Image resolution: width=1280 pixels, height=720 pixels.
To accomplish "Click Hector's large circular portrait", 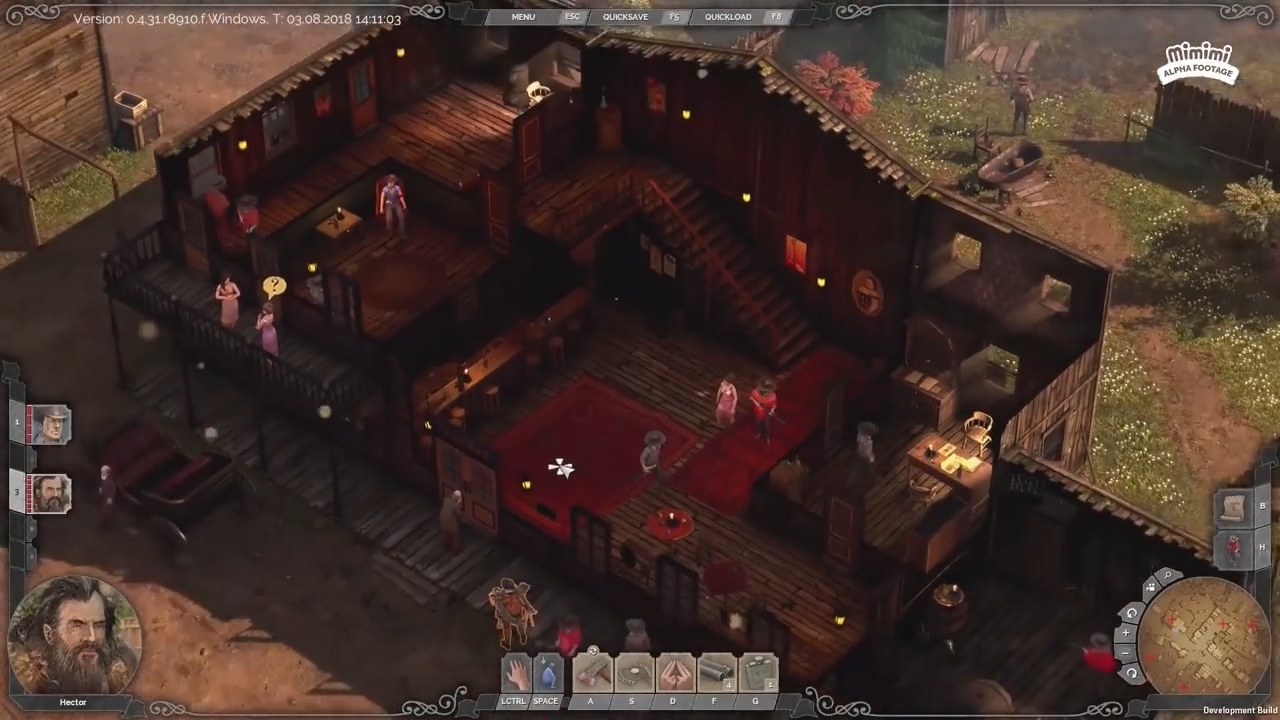I will (x=74, y=635).
